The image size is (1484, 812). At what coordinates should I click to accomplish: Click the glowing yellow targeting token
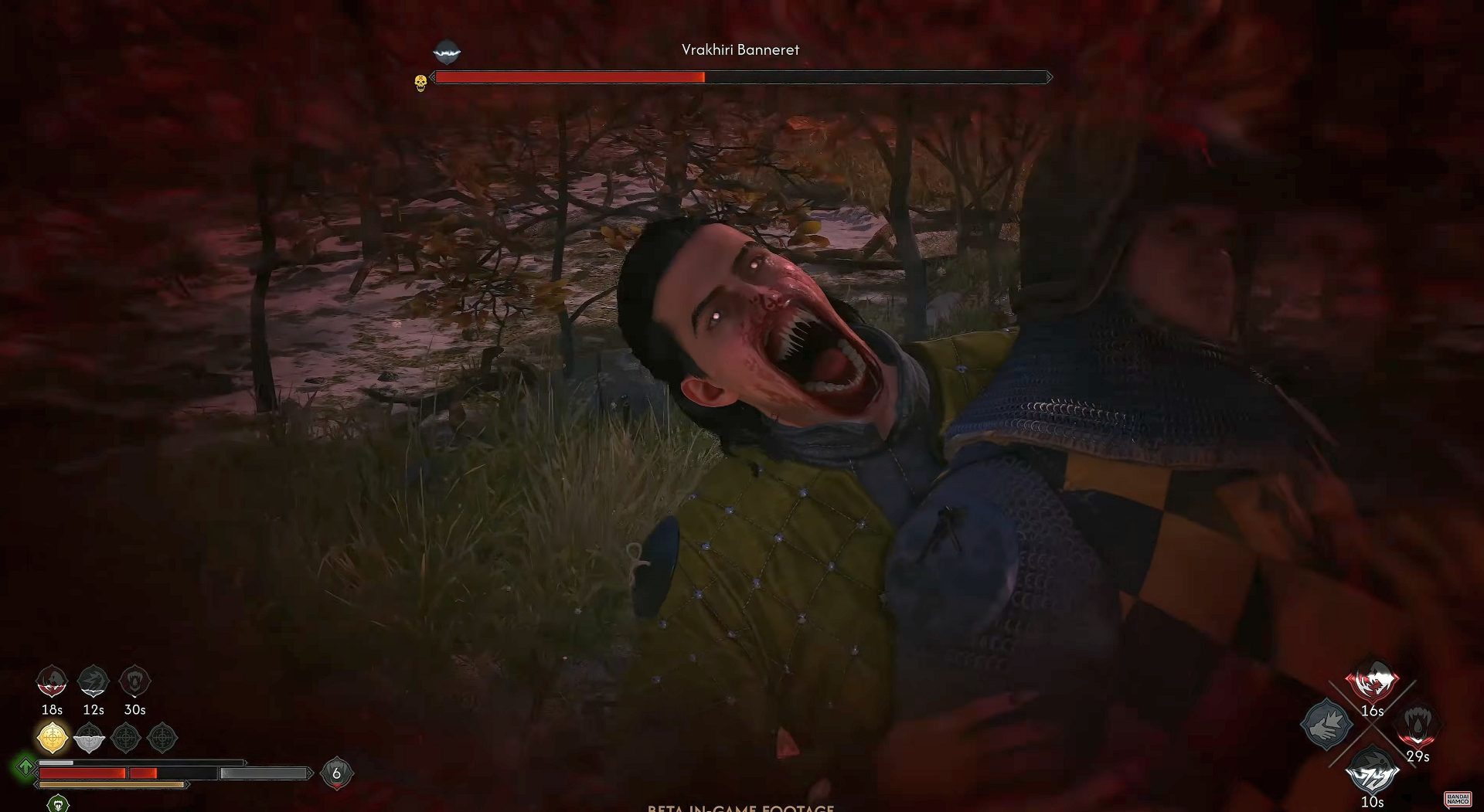tap(52, 739)
